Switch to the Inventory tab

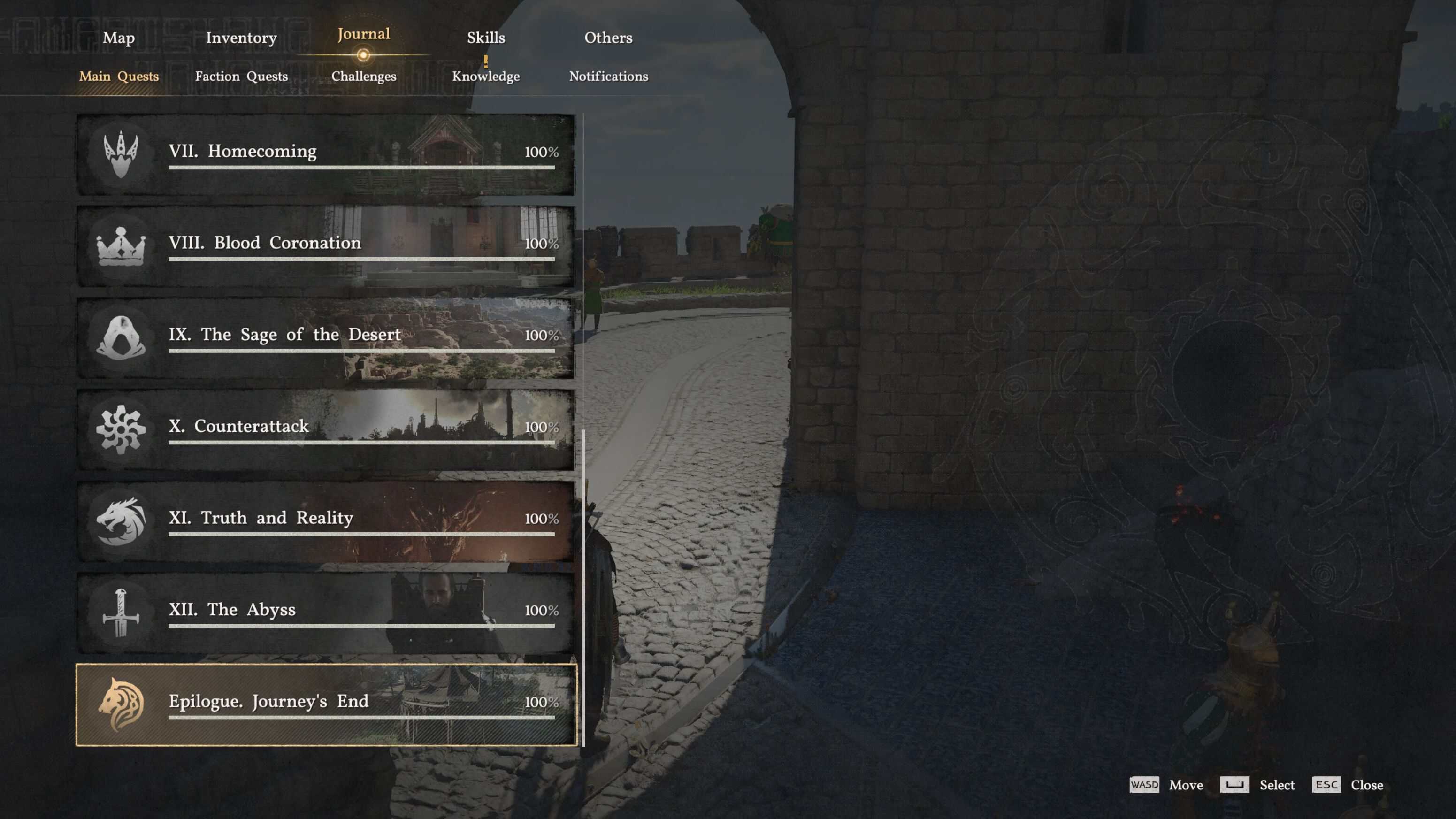coord(242,38)
